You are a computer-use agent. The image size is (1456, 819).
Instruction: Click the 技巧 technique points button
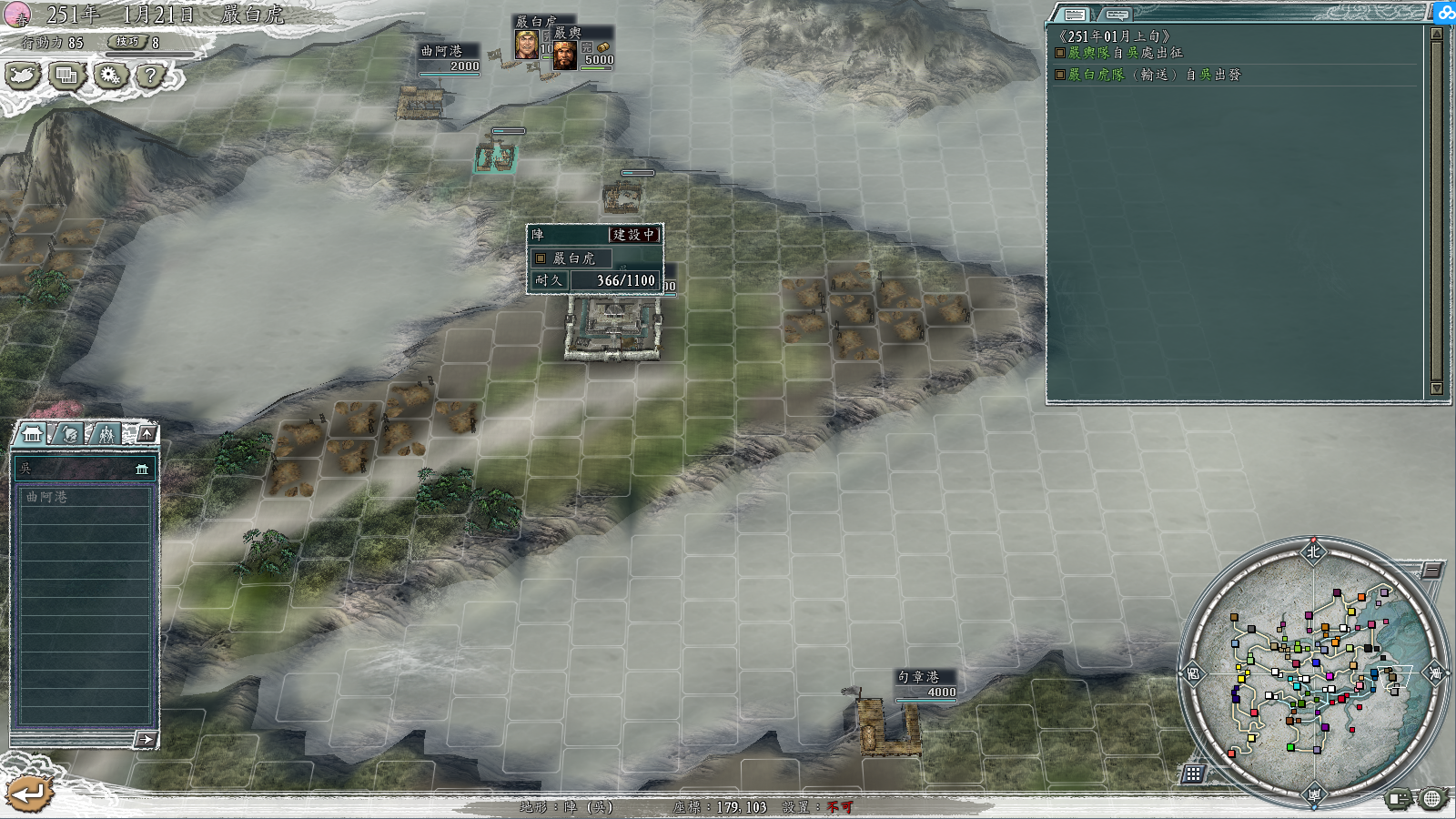128,42
